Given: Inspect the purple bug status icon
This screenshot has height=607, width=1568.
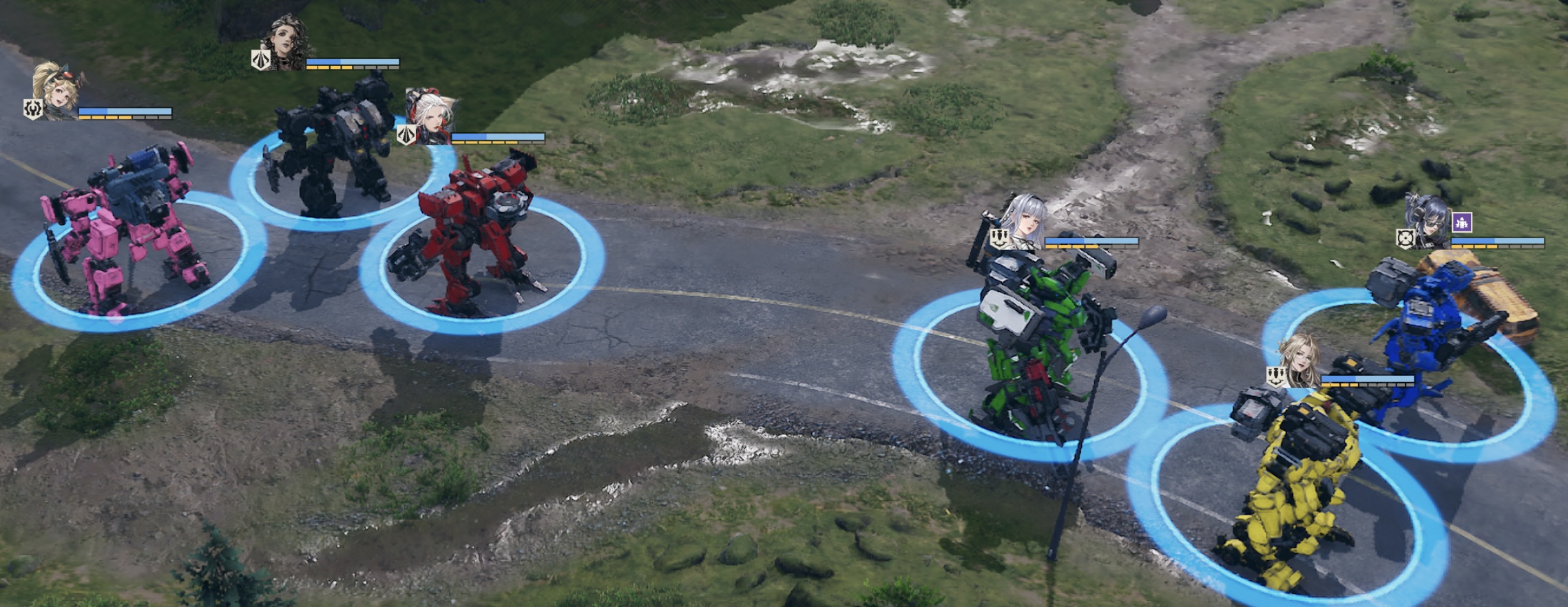Looking at the screenshot, I should coord(1463,222).
